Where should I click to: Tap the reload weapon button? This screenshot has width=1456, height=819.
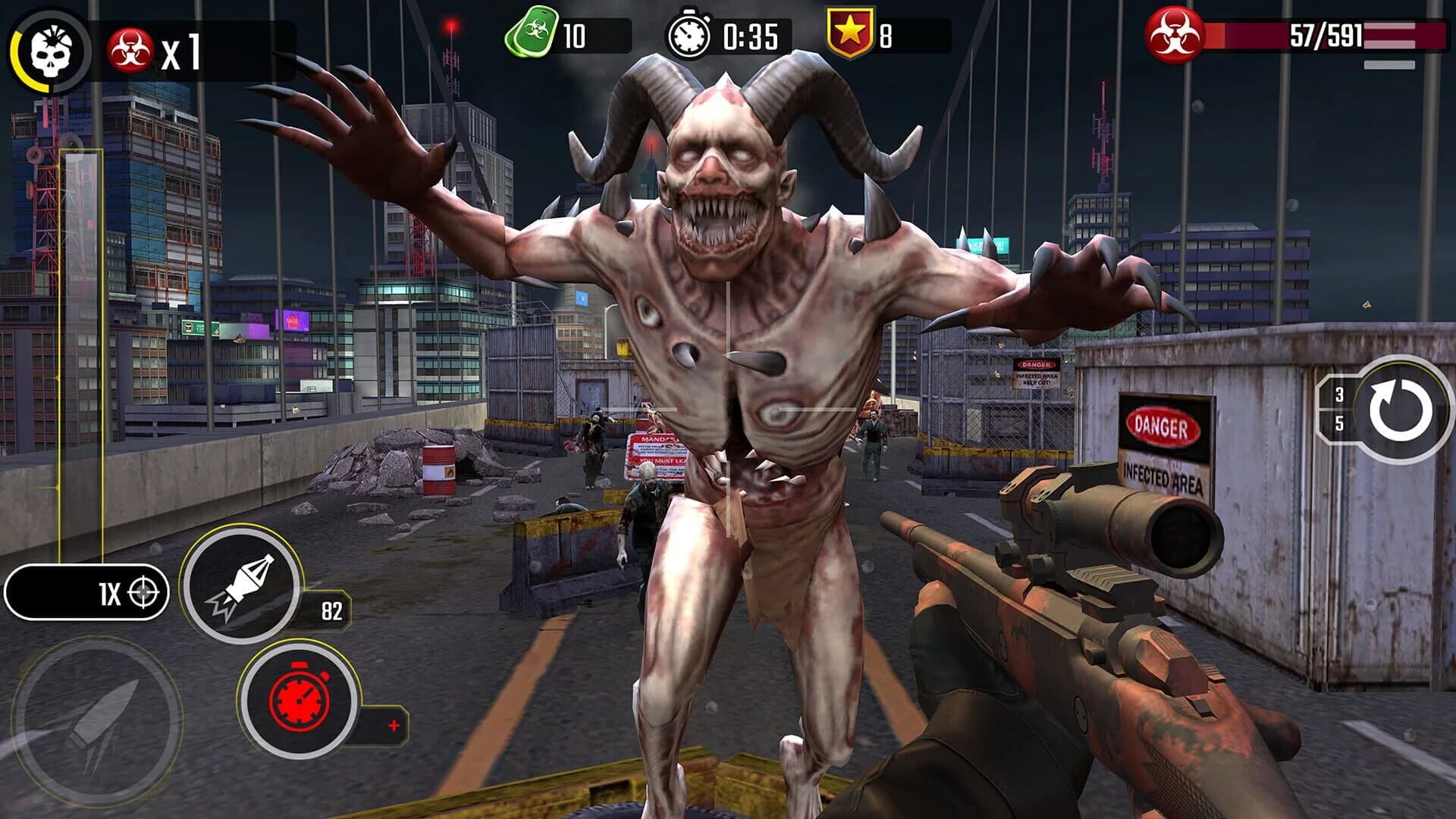[x=1399, y=410]
